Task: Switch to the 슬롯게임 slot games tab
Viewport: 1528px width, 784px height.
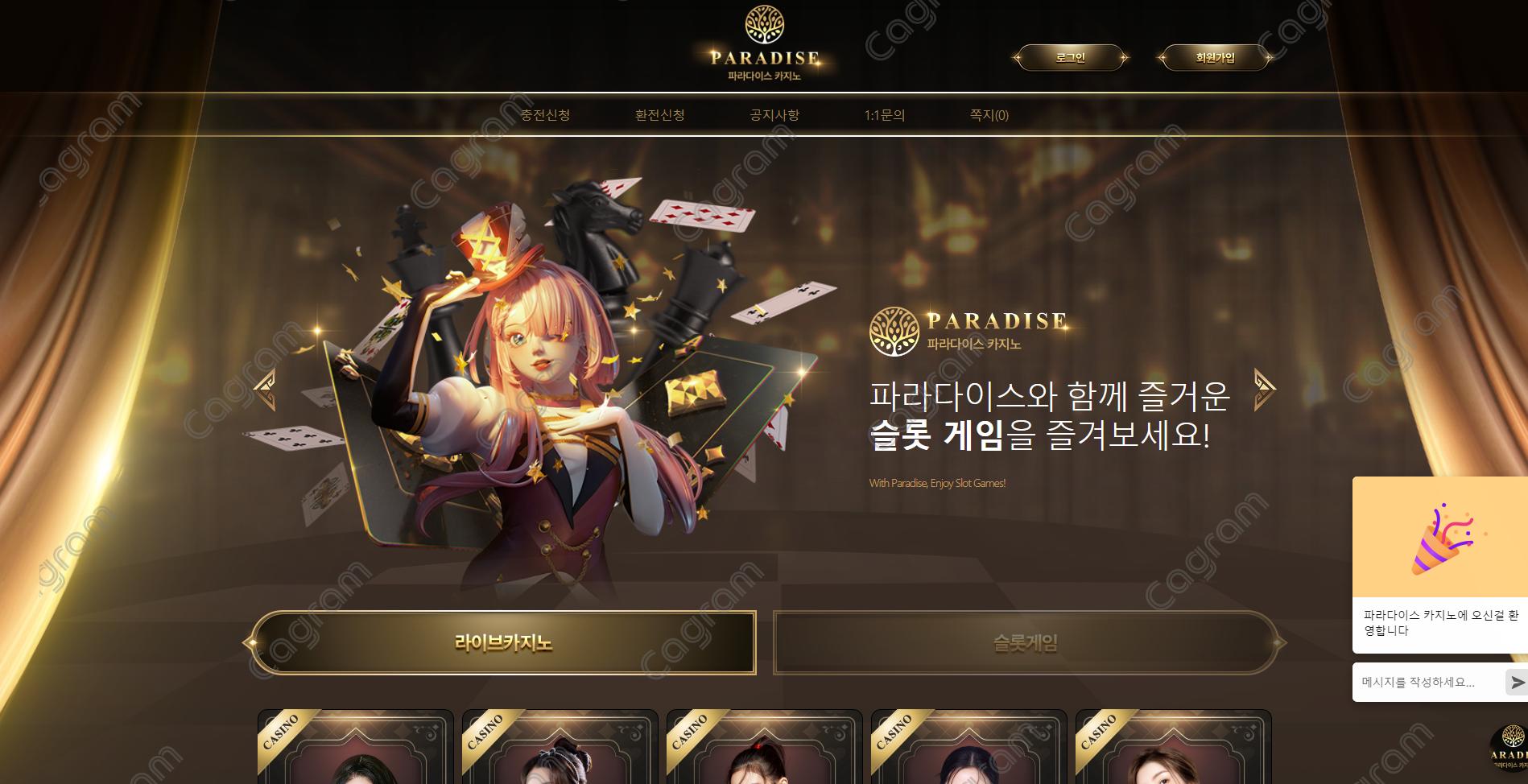Action: pos(1026,642)
